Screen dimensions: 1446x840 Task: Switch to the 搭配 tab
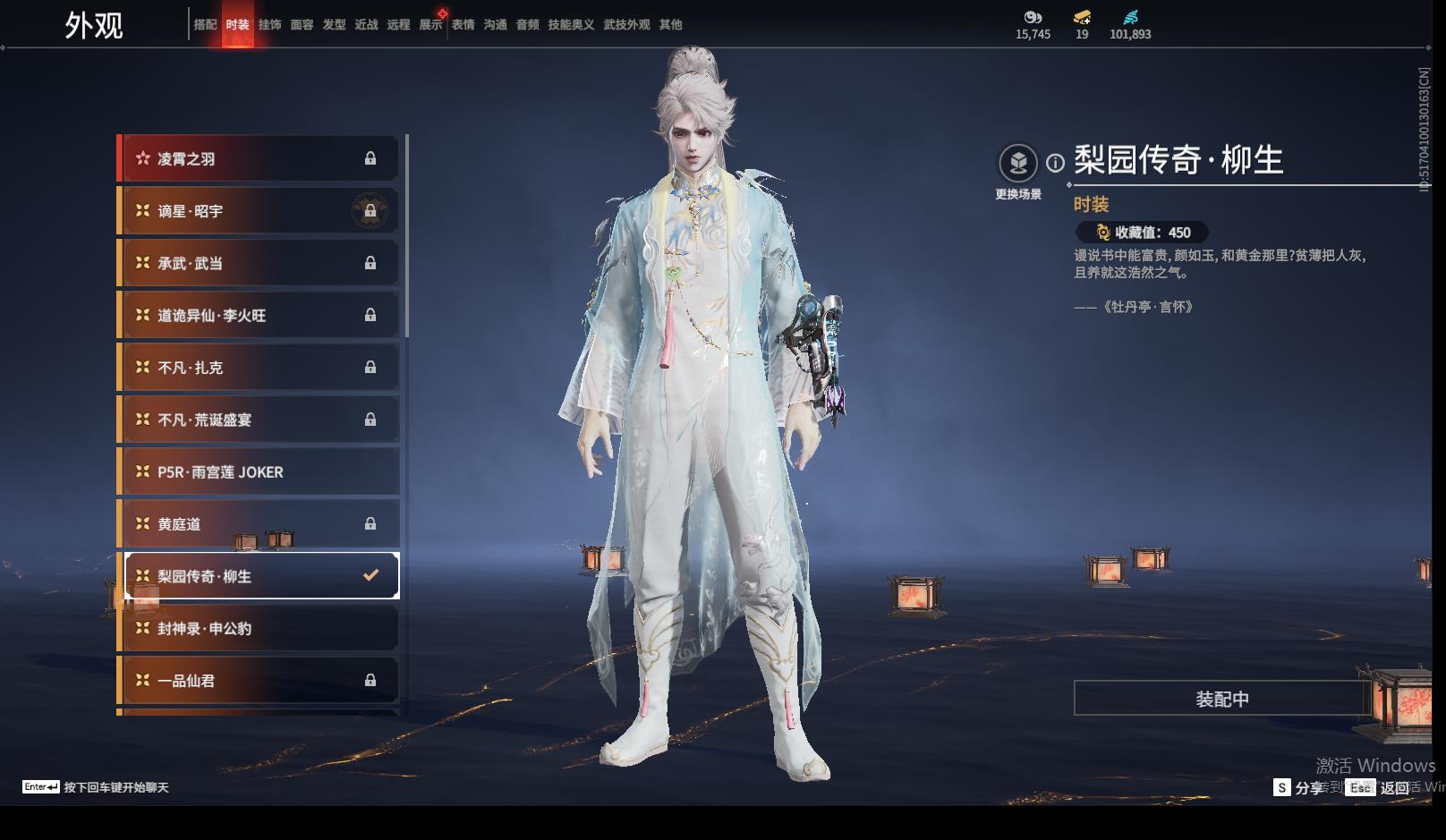point(205,25)
